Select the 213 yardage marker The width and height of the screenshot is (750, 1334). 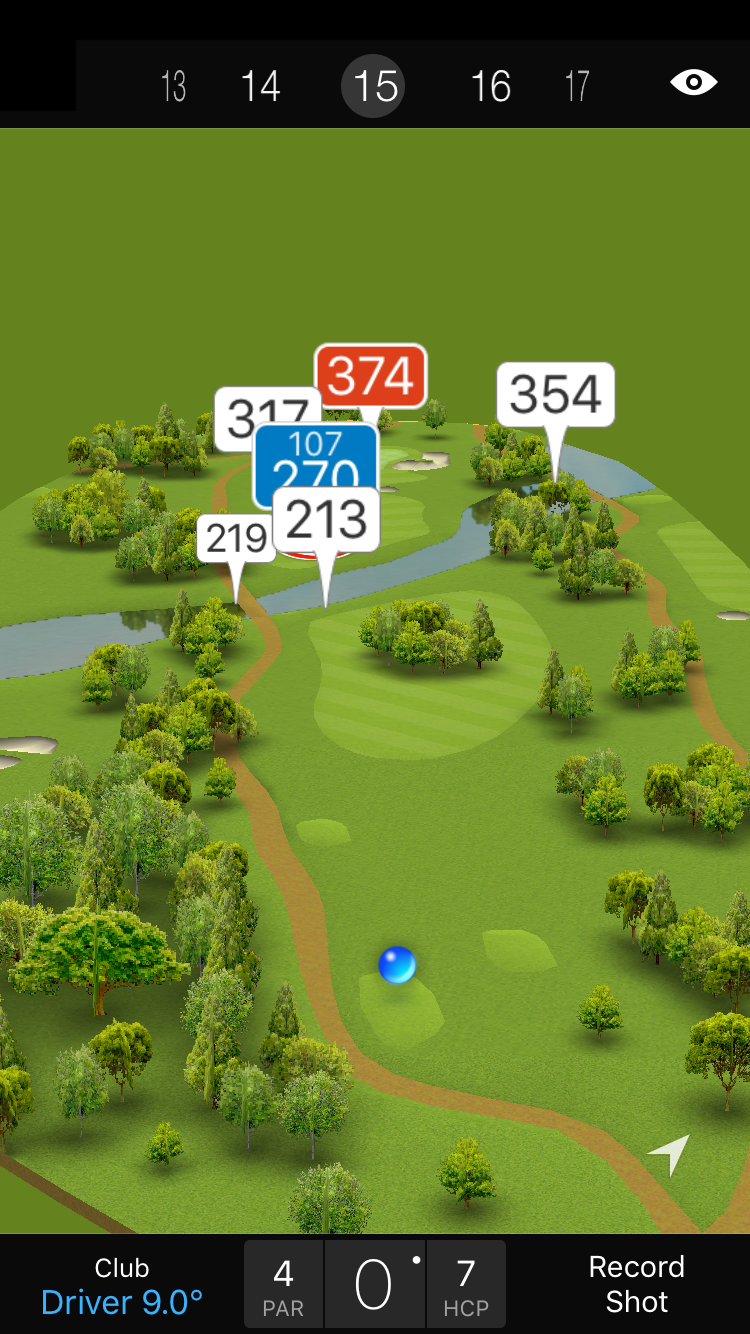tap(326, 520)
